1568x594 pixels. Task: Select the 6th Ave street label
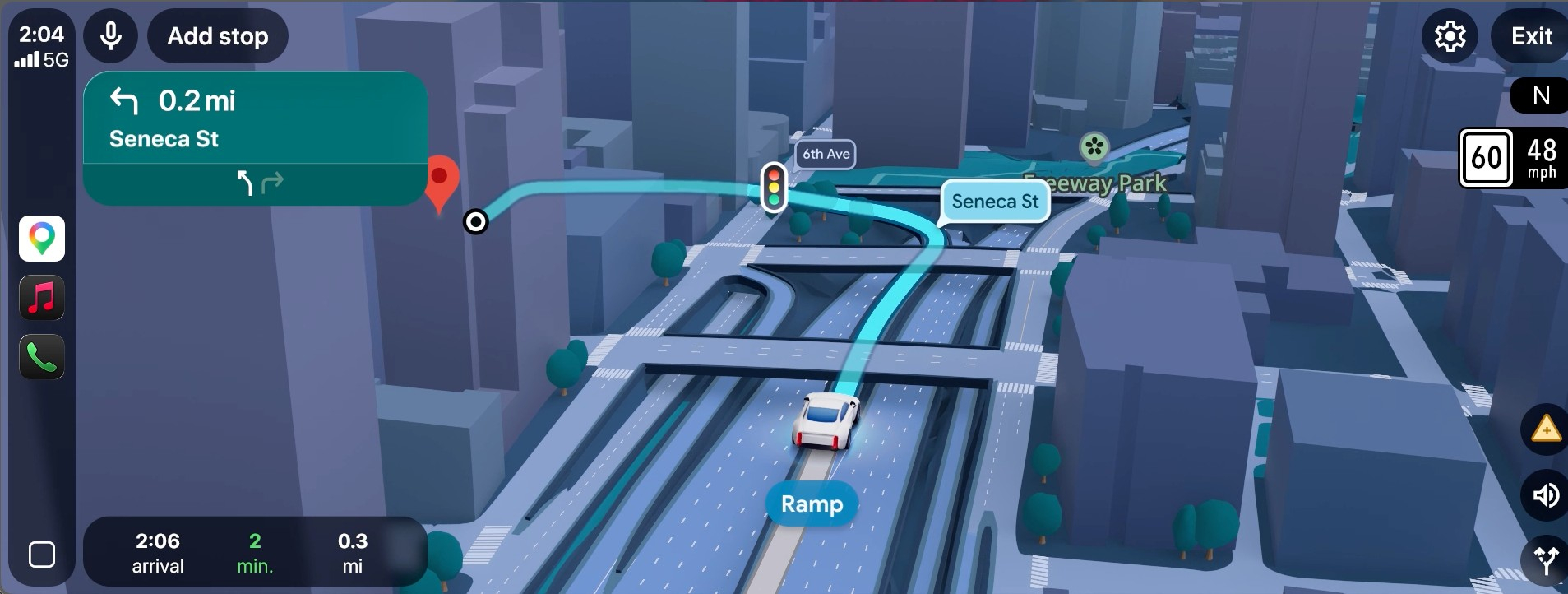pyautogui.click(x=825, y=155)
